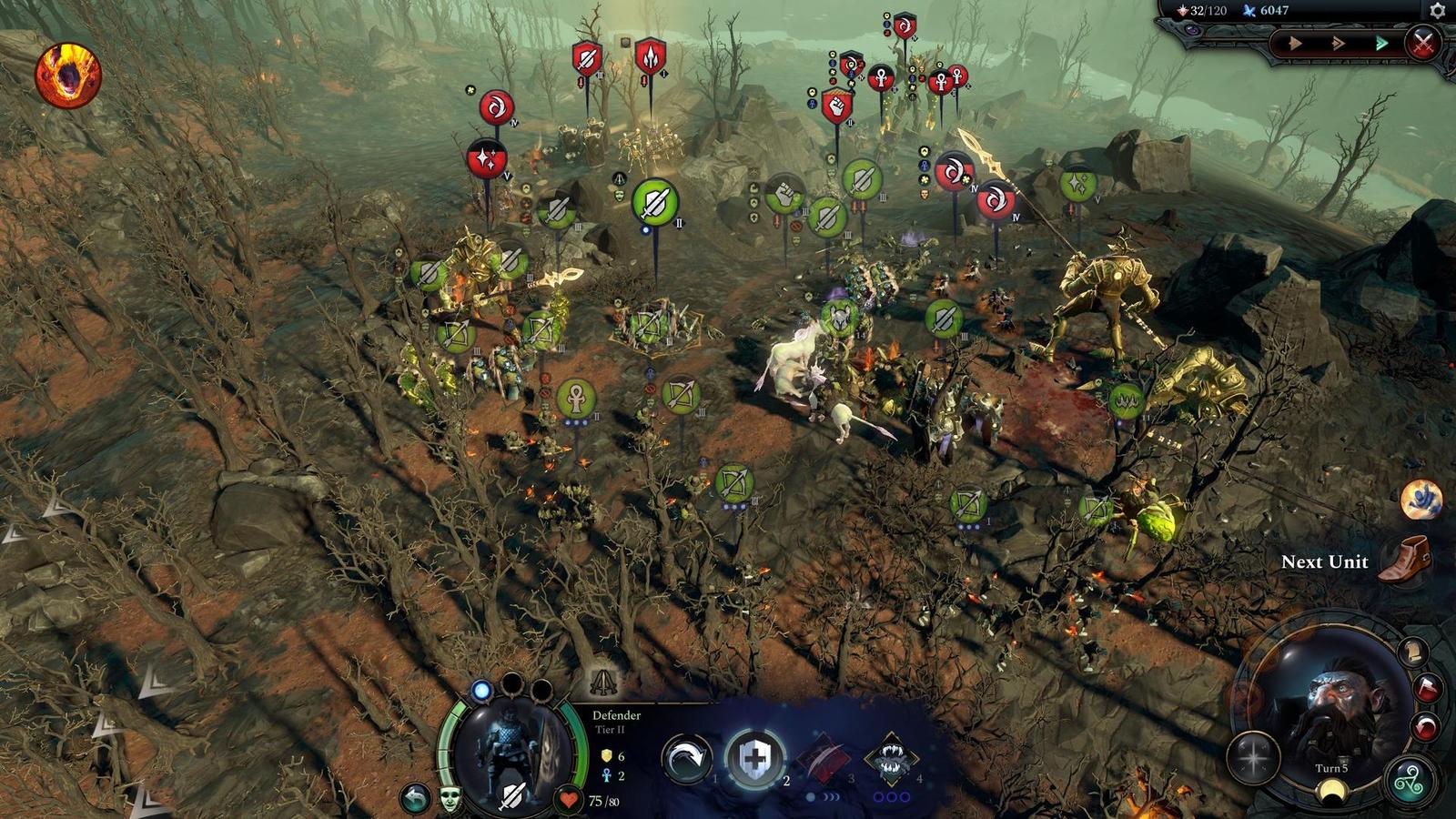Click the undo back-arrow button

[416, 798]
